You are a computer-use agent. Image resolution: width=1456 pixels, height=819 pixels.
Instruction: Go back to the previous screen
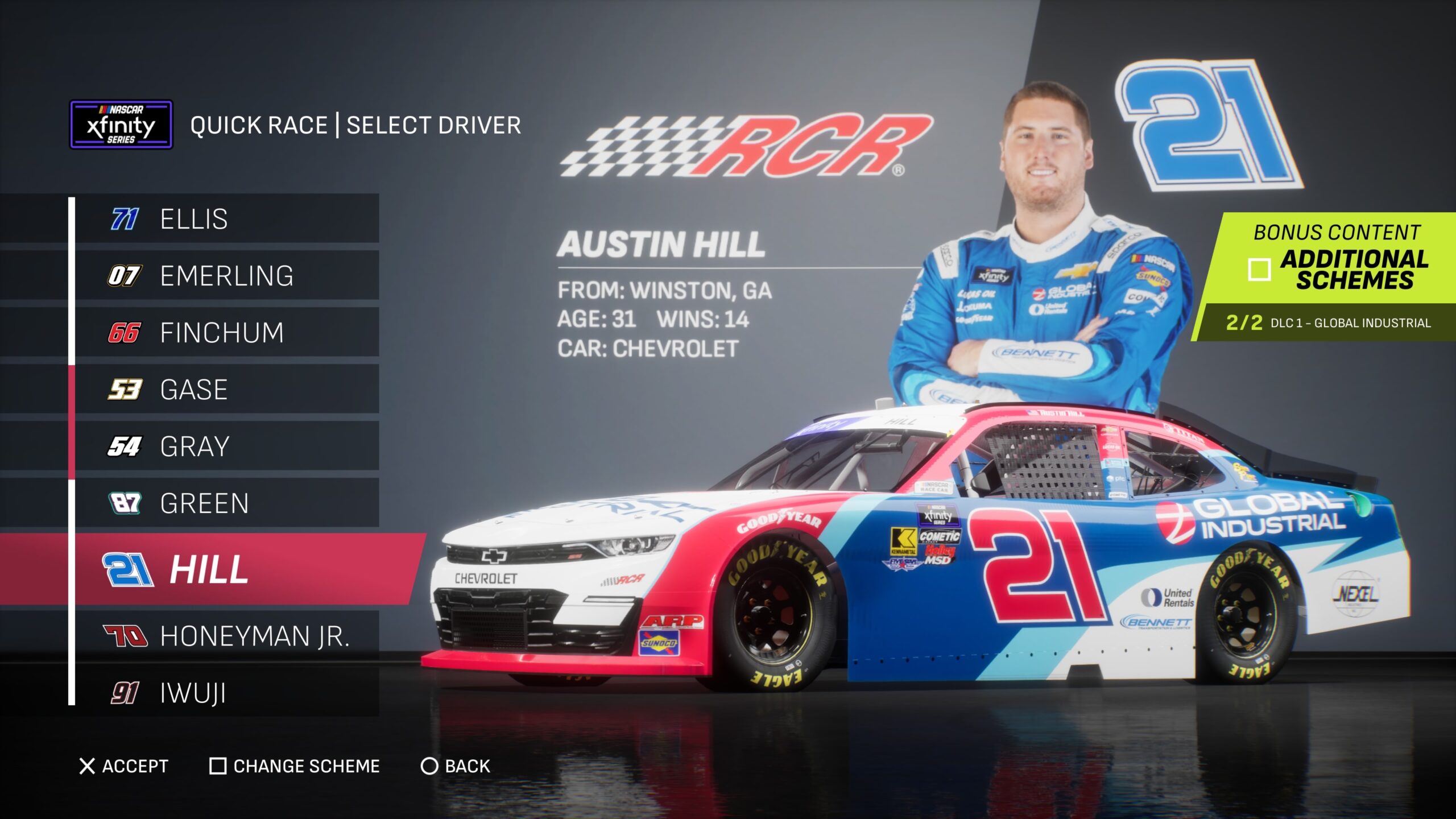point(455,766)
